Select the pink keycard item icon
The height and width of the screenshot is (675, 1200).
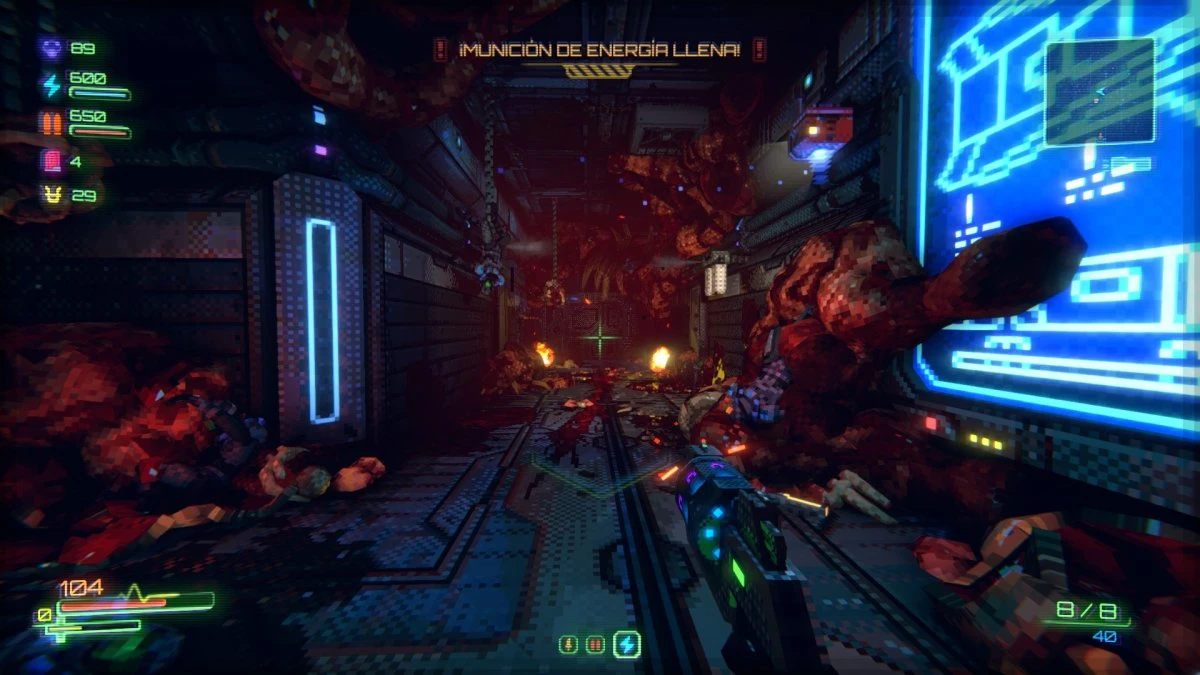coord(51,160)
